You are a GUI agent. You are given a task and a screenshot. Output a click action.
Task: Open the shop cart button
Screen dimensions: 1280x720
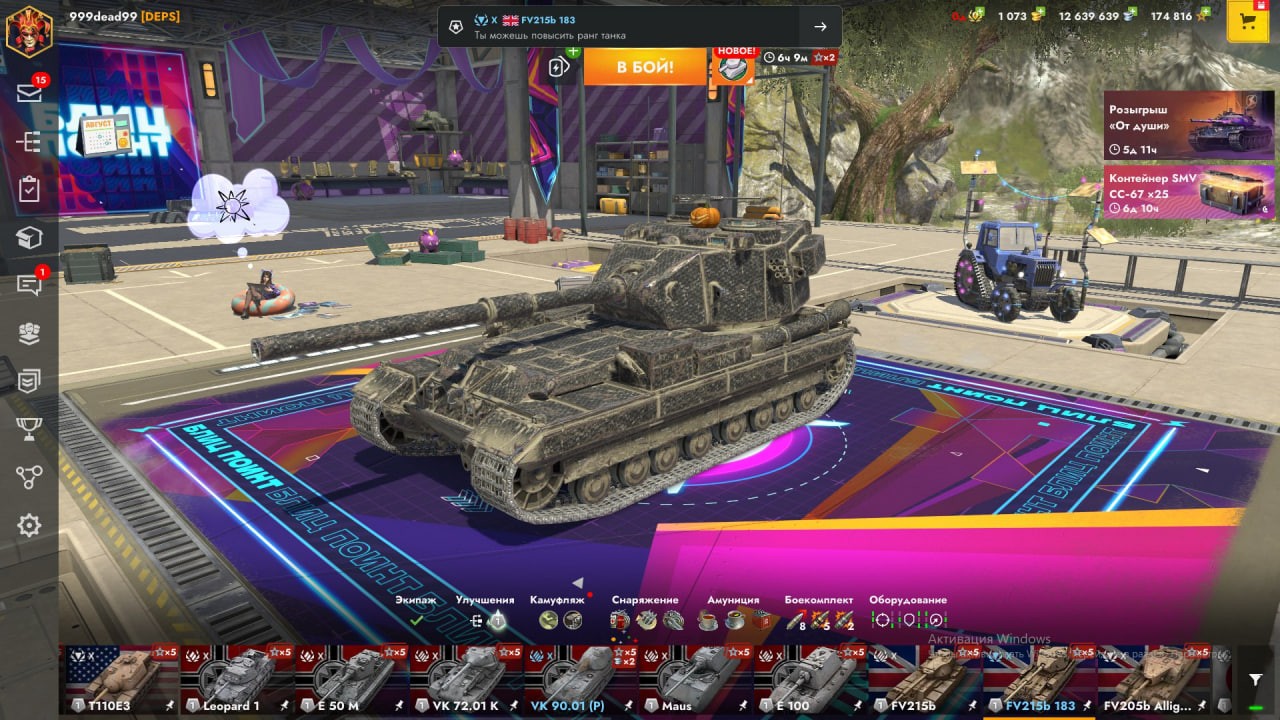(x=1247, y=21)
